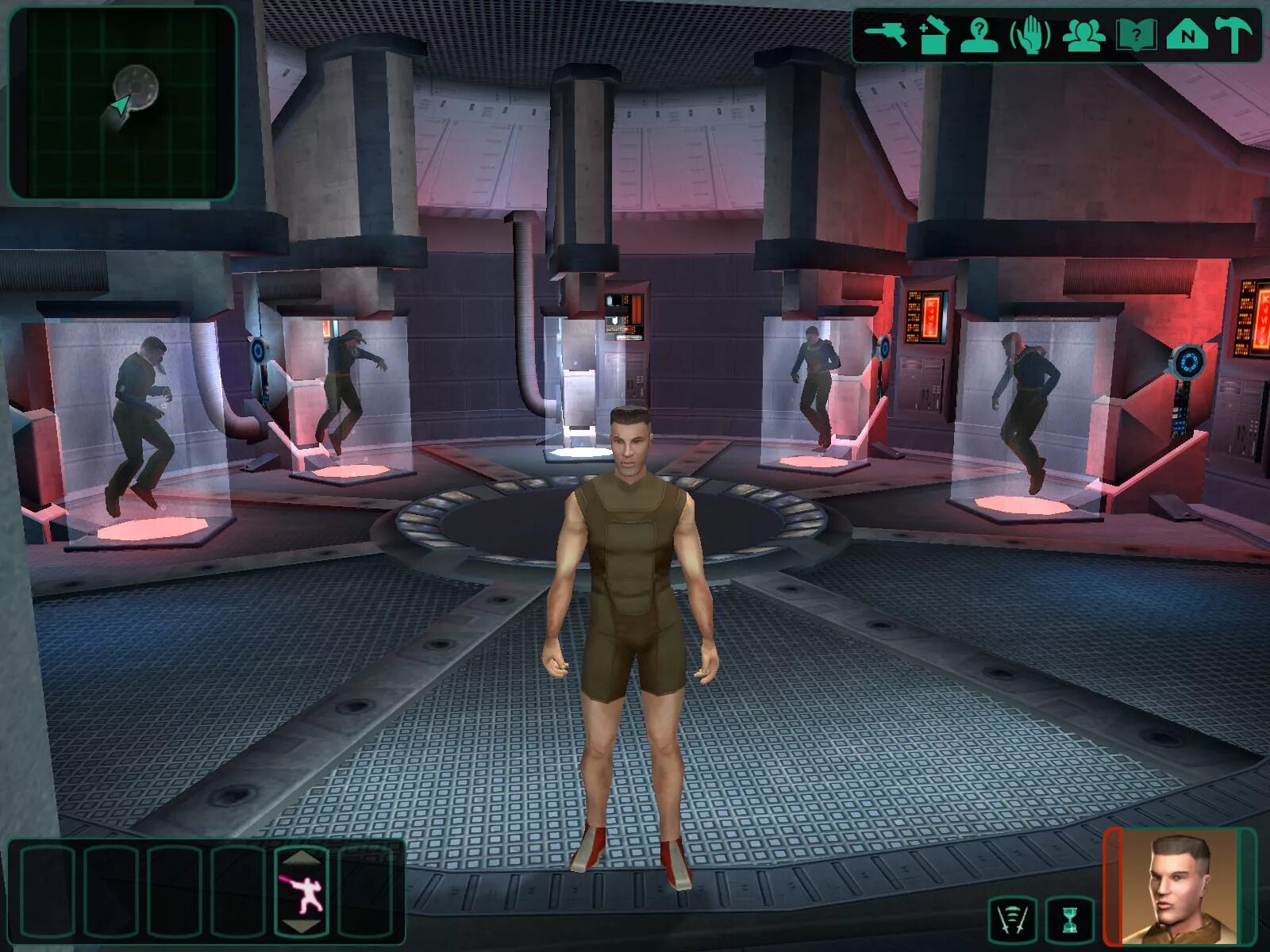This screenshot has height=952, width=1270.
Task: Open the journal book icon
Action: click(x=1136, y=36)
